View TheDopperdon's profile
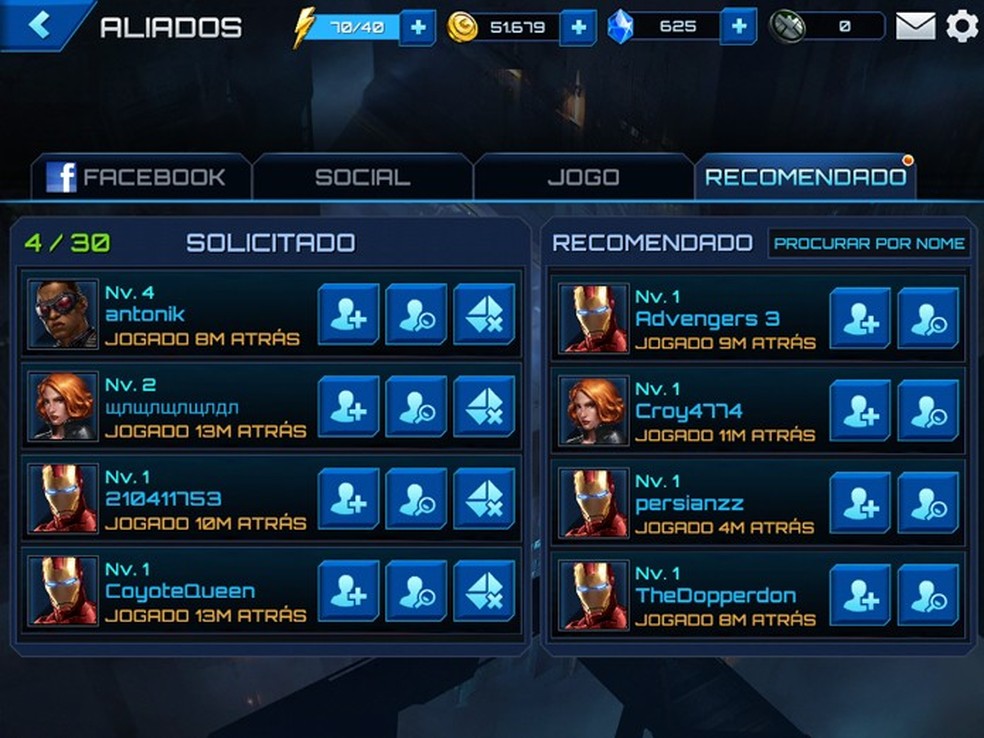 [928, 595]
